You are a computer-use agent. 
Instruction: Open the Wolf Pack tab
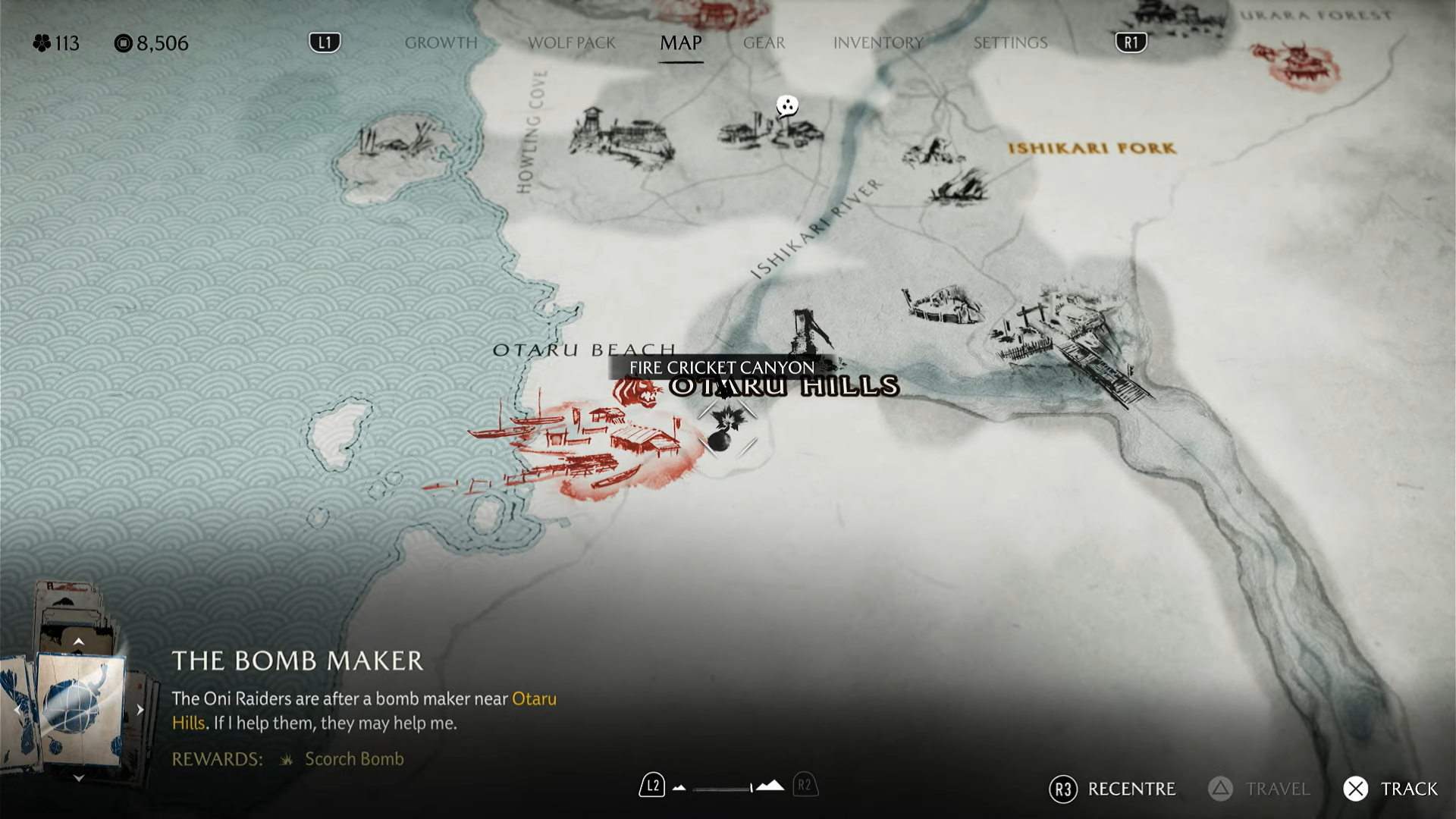coord(571,42)
